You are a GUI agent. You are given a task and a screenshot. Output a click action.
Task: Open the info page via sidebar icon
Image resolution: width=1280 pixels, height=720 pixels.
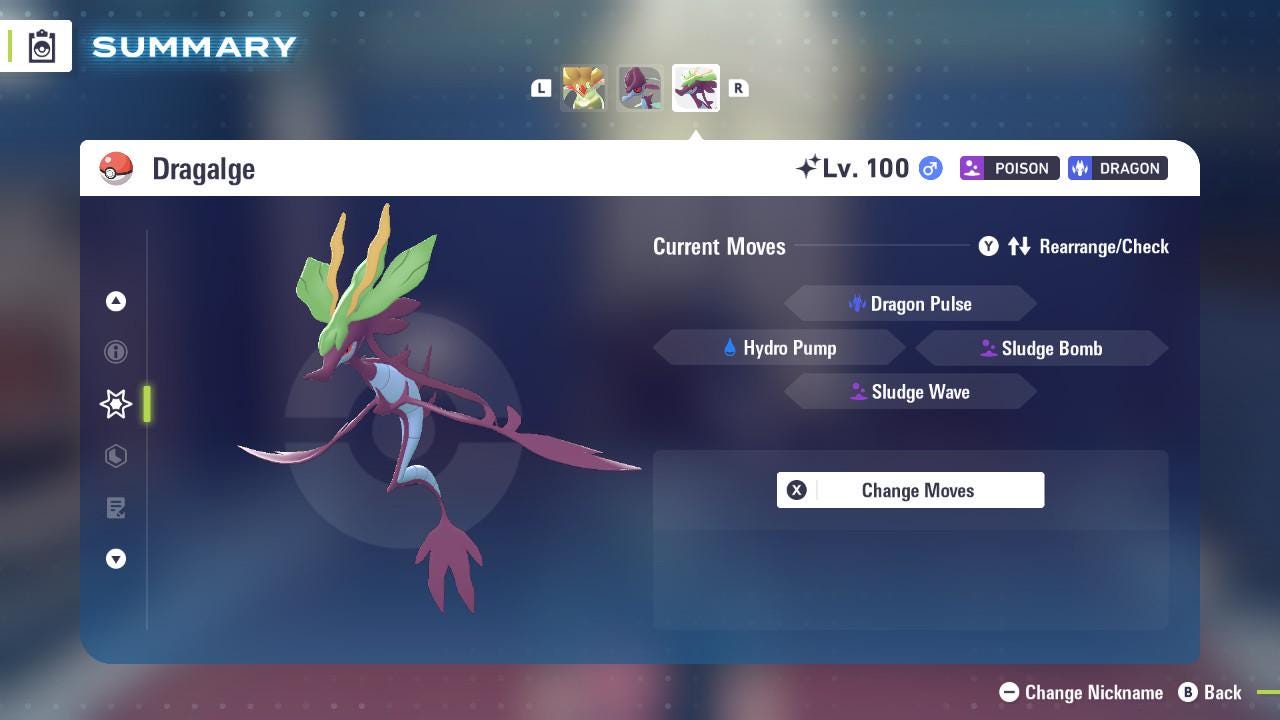(115, 352)
